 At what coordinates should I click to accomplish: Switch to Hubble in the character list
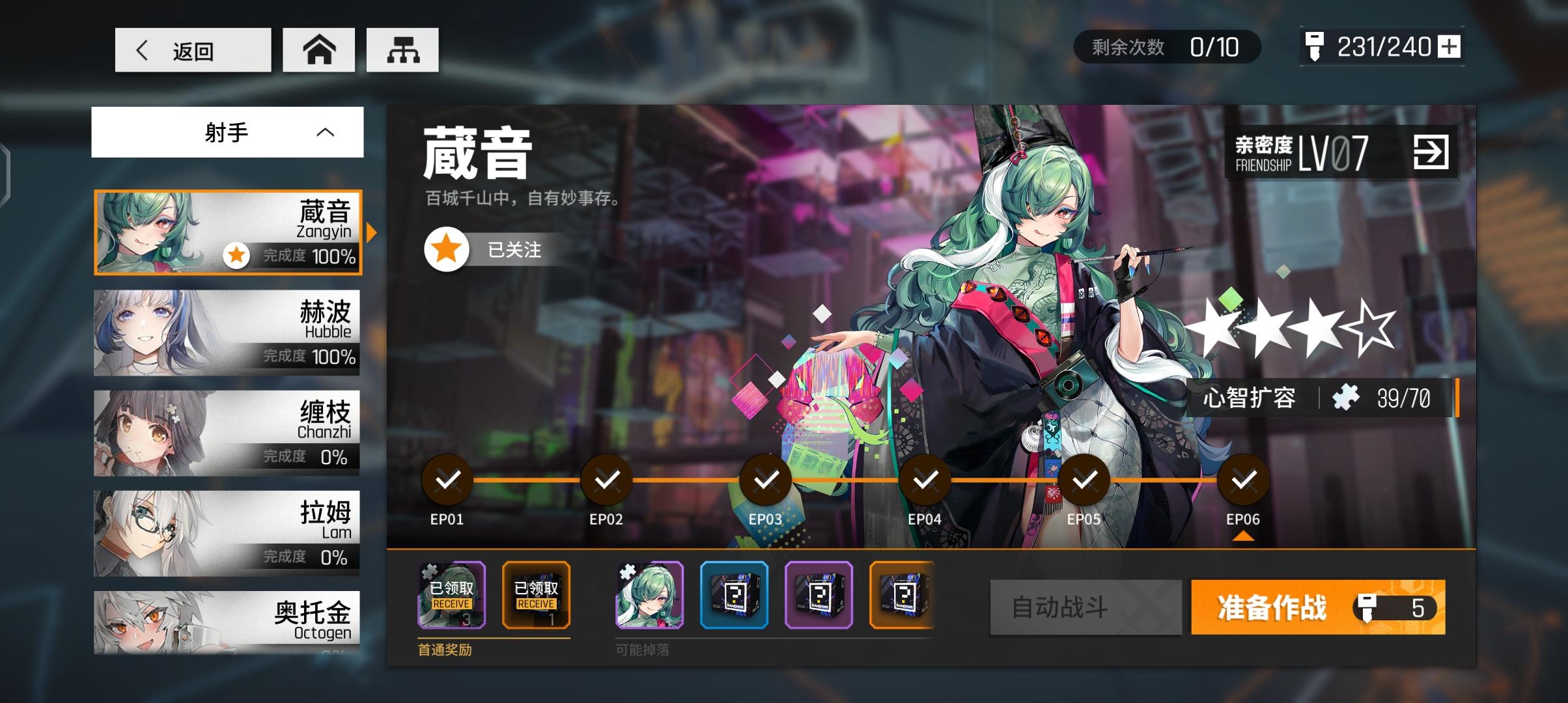pyautogui.click(x=228, y=332)
